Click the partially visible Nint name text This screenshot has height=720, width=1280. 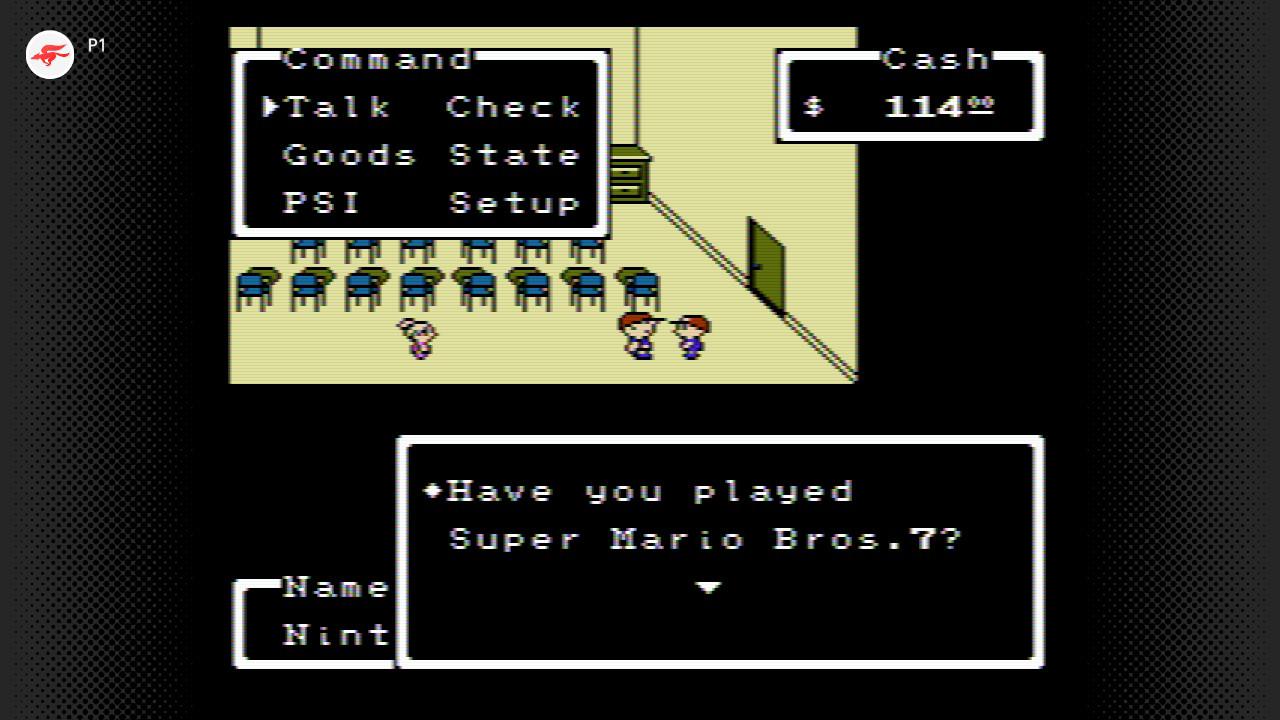coord(336,635)
